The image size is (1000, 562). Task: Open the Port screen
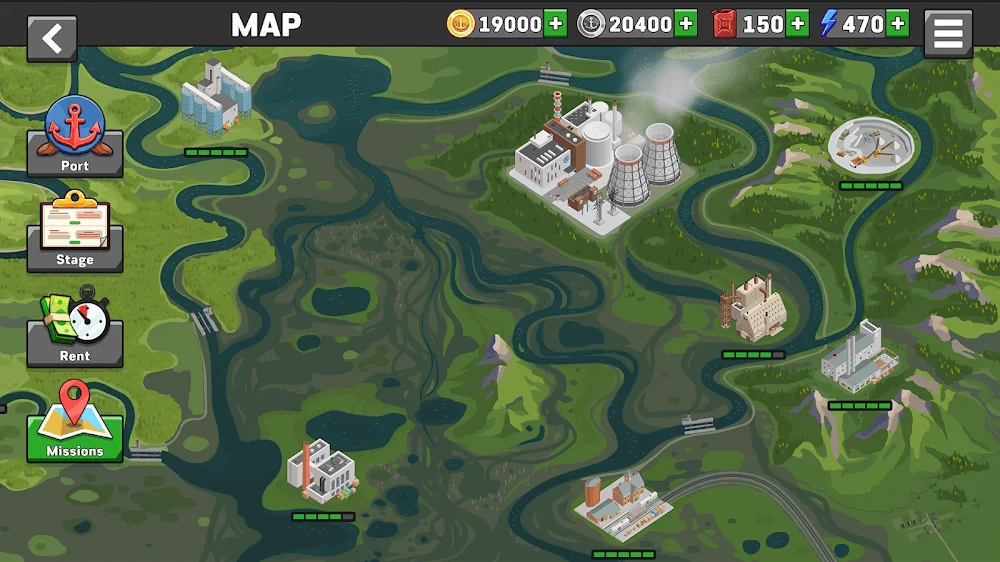tap(75, 139)
